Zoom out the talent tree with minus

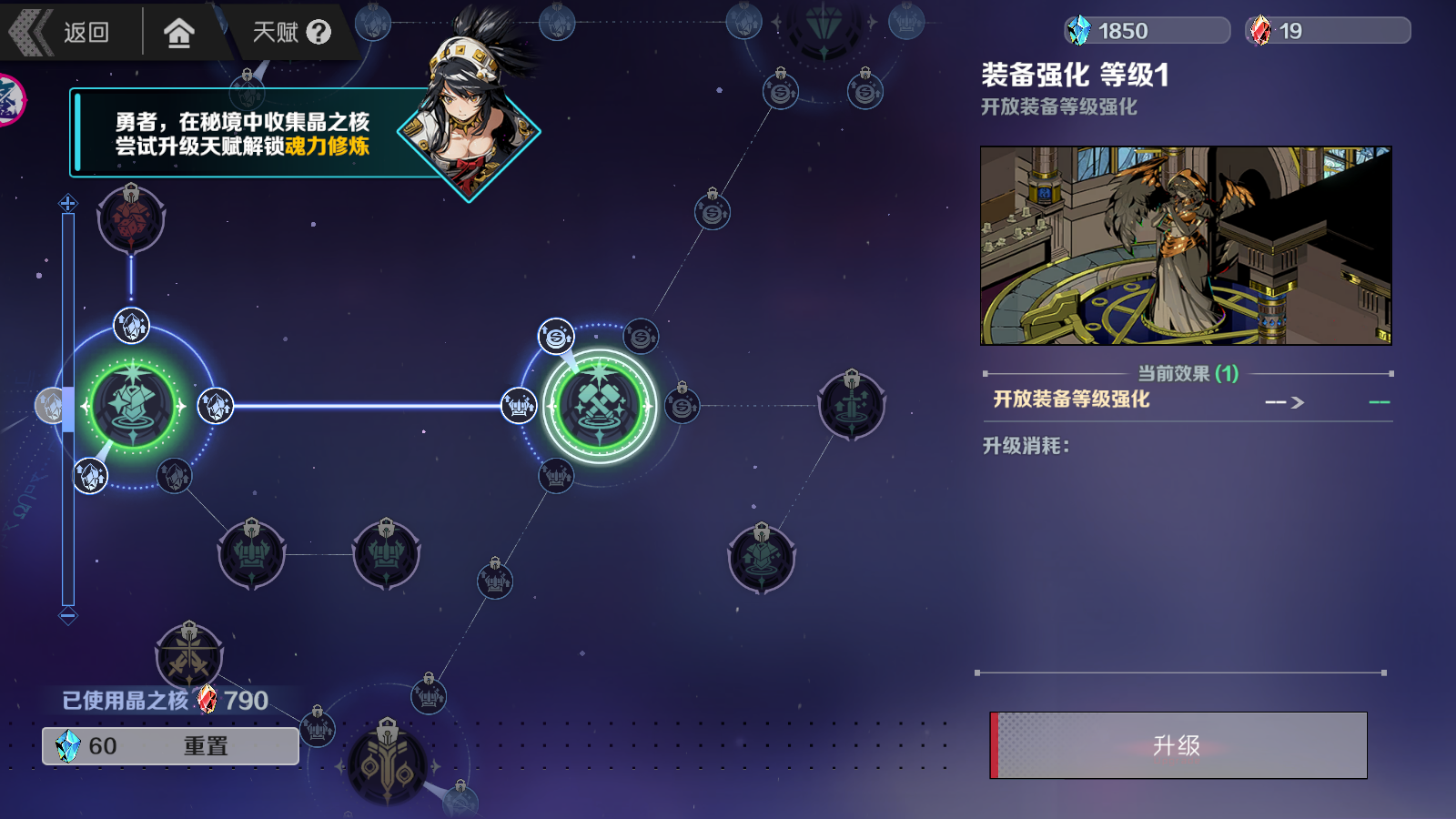pyautogui.click(x=68, y=616)
